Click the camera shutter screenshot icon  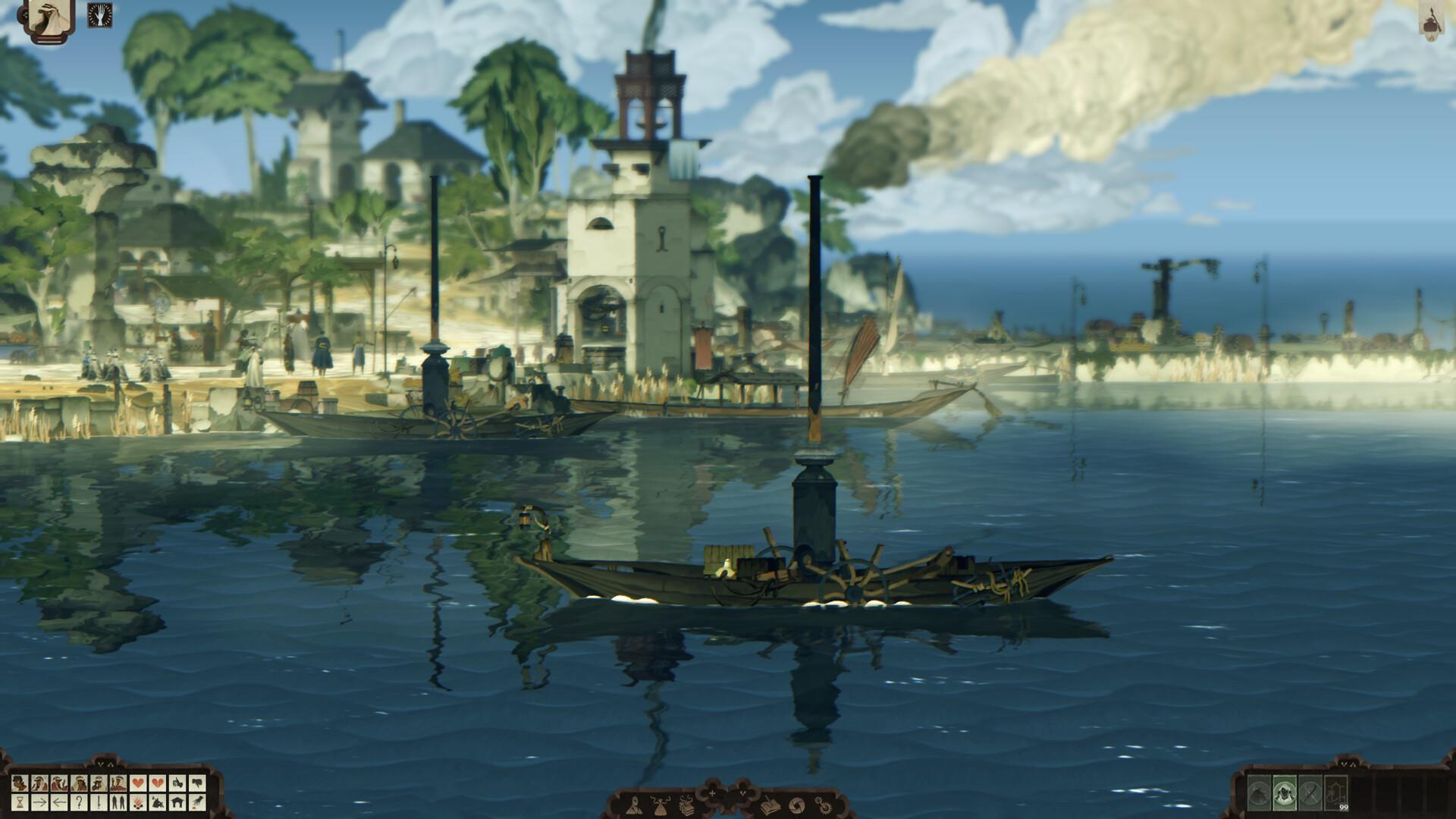click(797, 805)
